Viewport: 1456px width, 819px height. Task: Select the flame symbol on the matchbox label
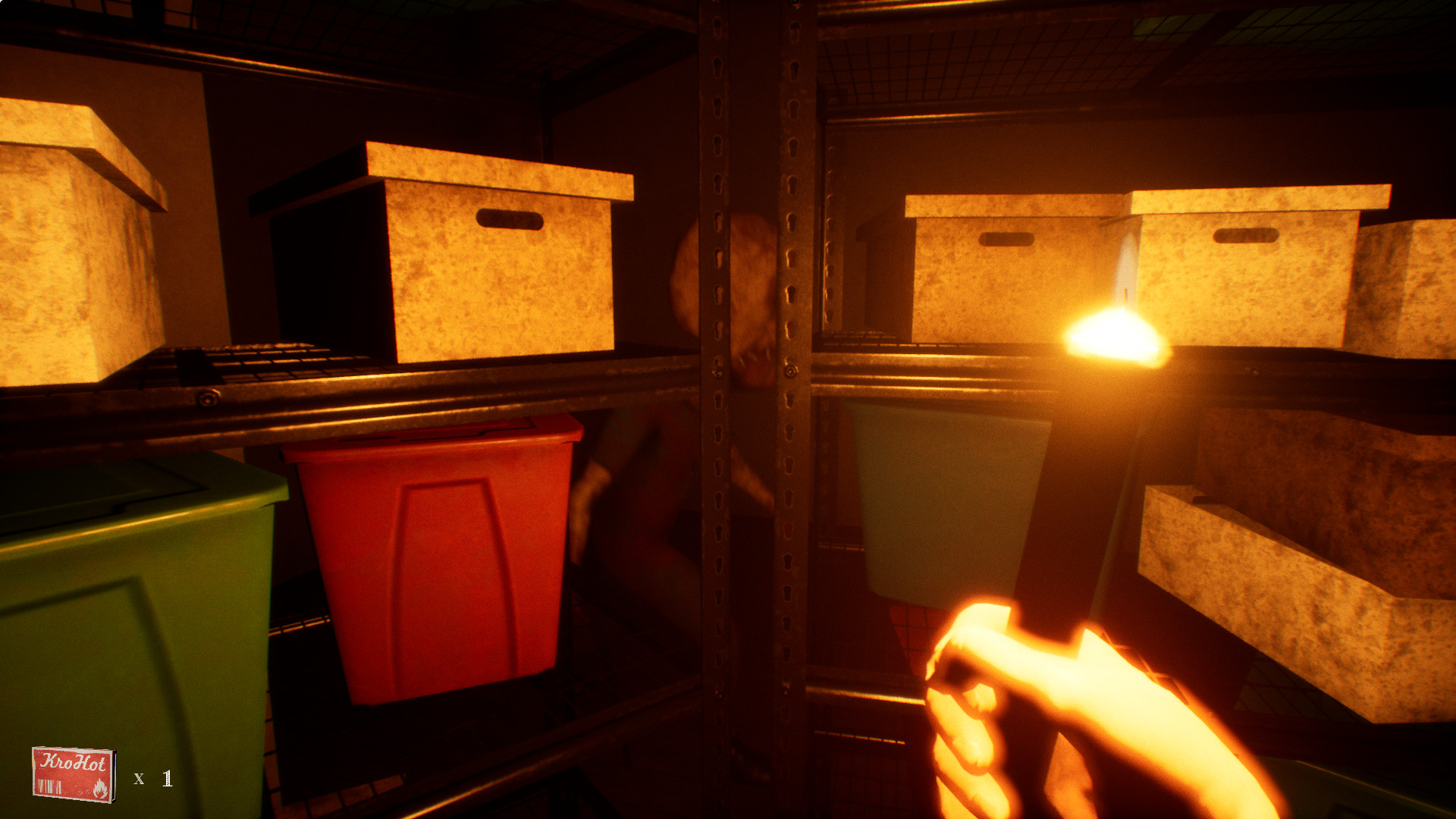pos(101,788)
